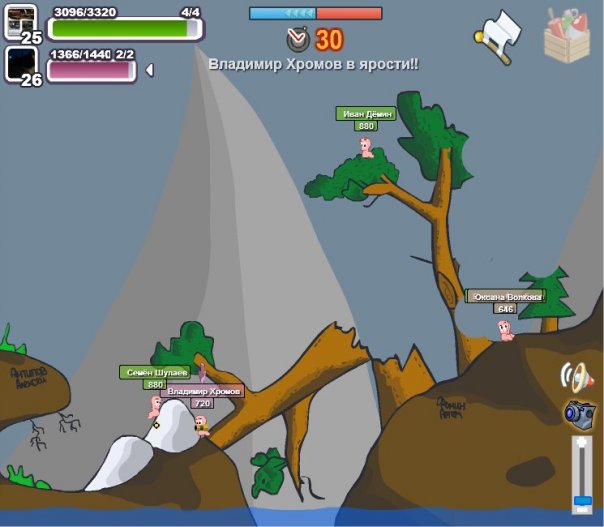The height and width of the screenshot is (527, 604).
Task: Click the zoom-in plus on the slider
Action: point(580,443)
